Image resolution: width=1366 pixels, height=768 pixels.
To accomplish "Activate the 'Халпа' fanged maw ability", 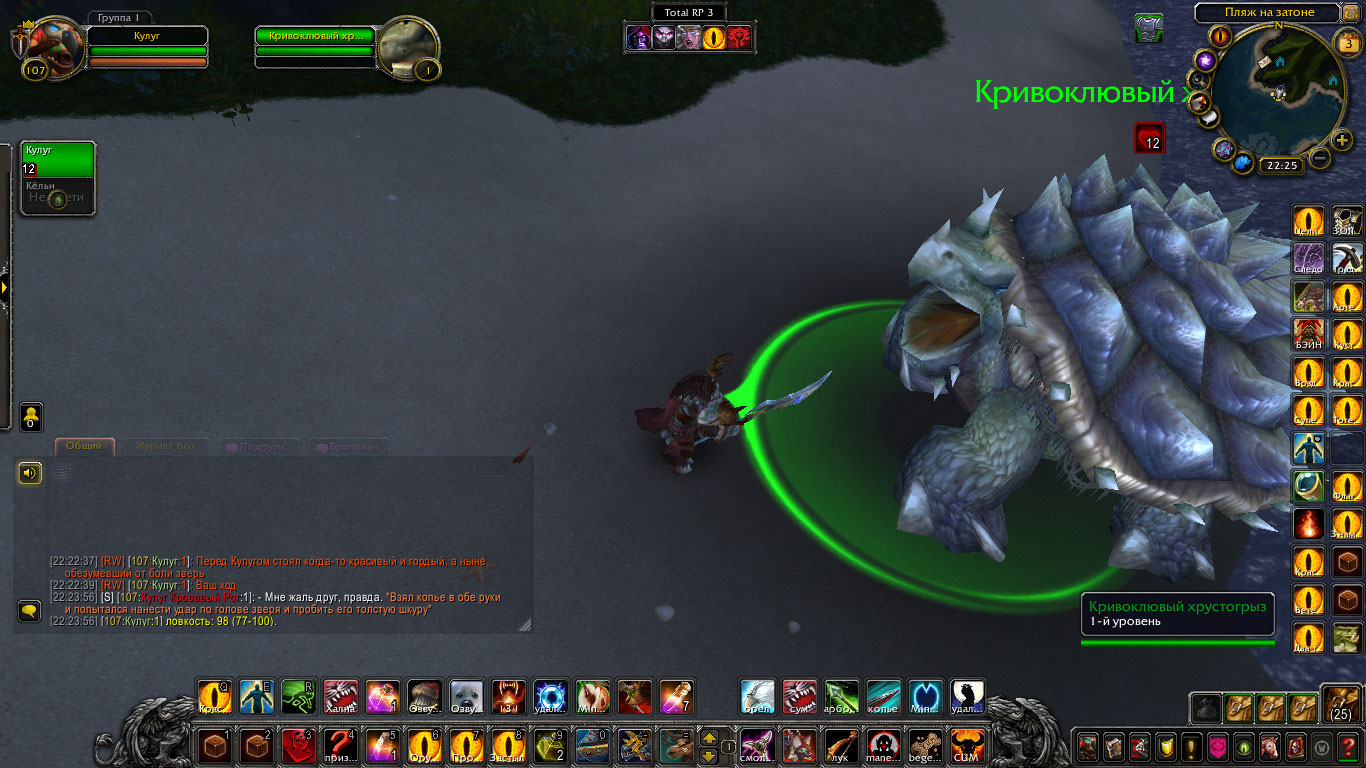I will tap(341, 697).
